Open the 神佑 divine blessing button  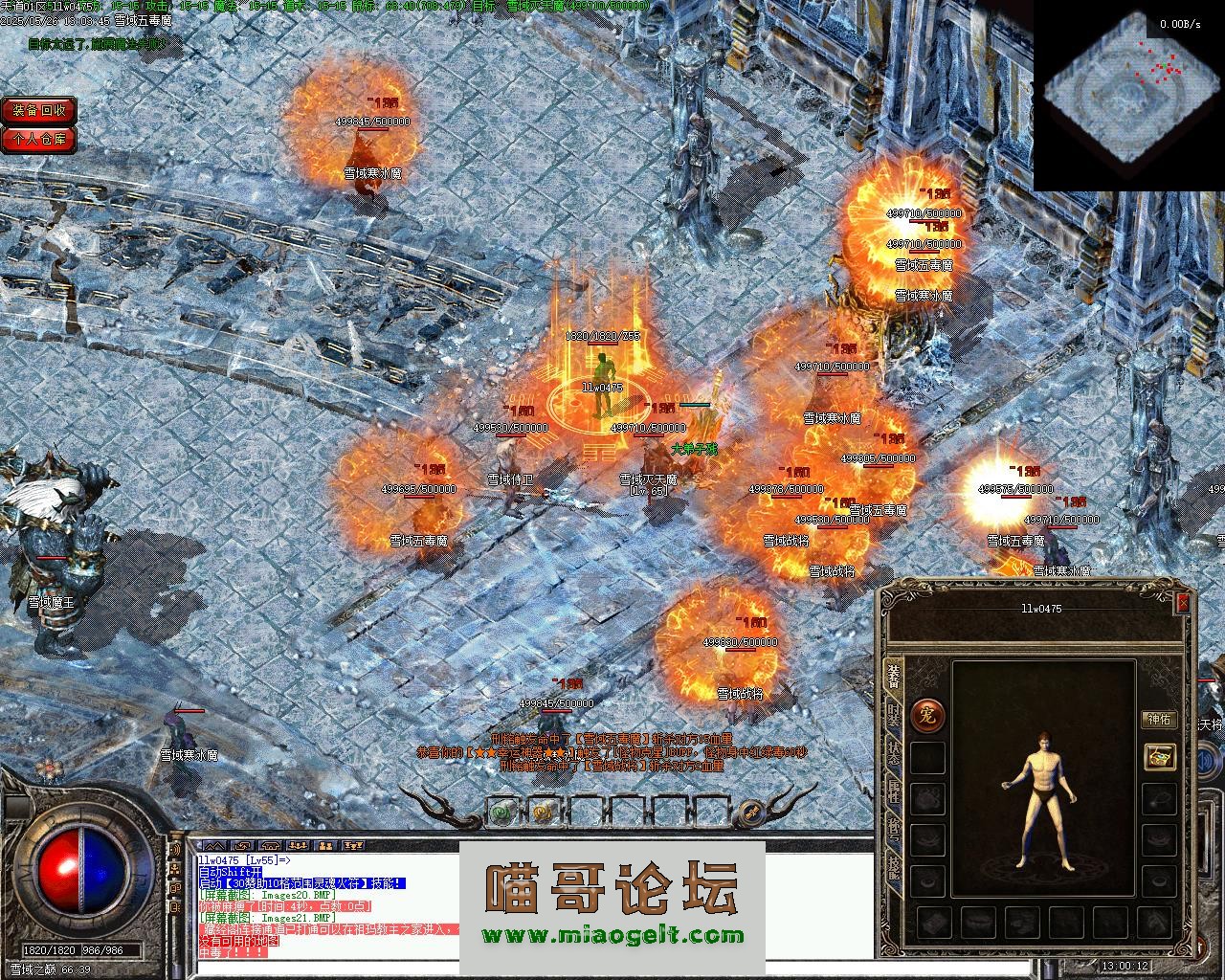coord(1159,720)
